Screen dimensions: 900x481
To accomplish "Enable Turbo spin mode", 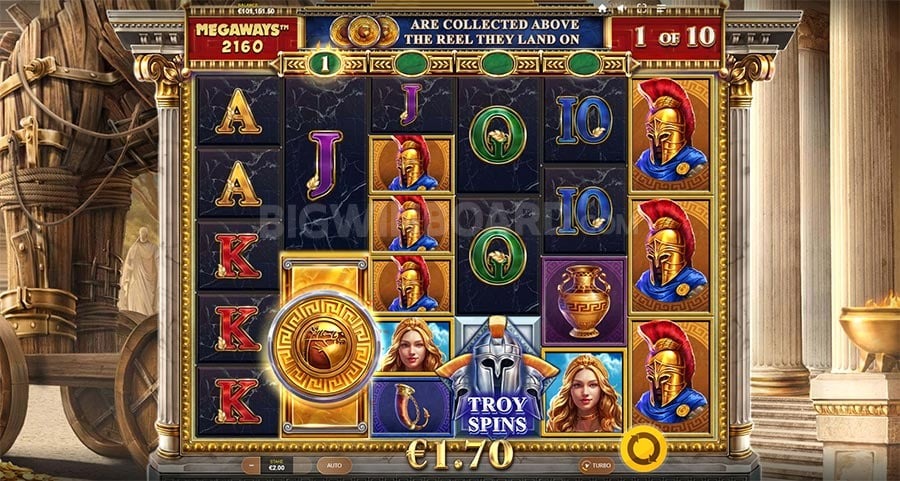I will click(596, 465).
